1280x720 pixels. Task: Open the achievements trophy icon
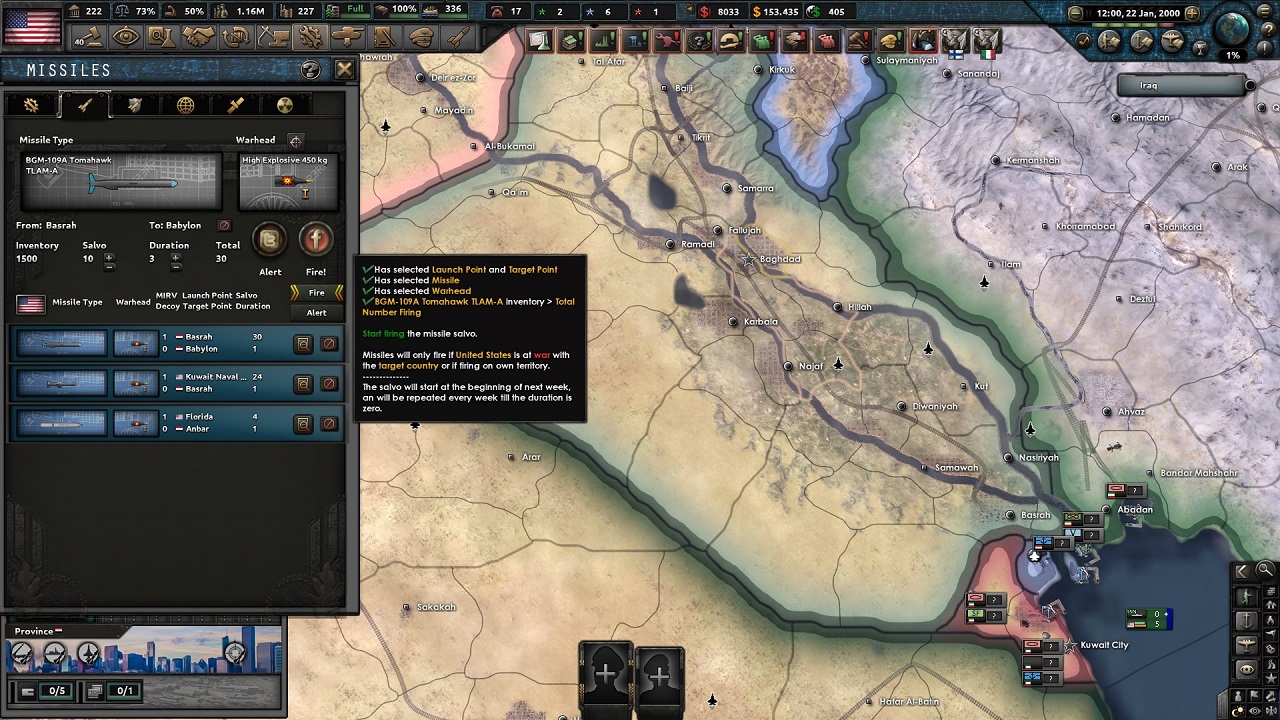coord(1200,48)
